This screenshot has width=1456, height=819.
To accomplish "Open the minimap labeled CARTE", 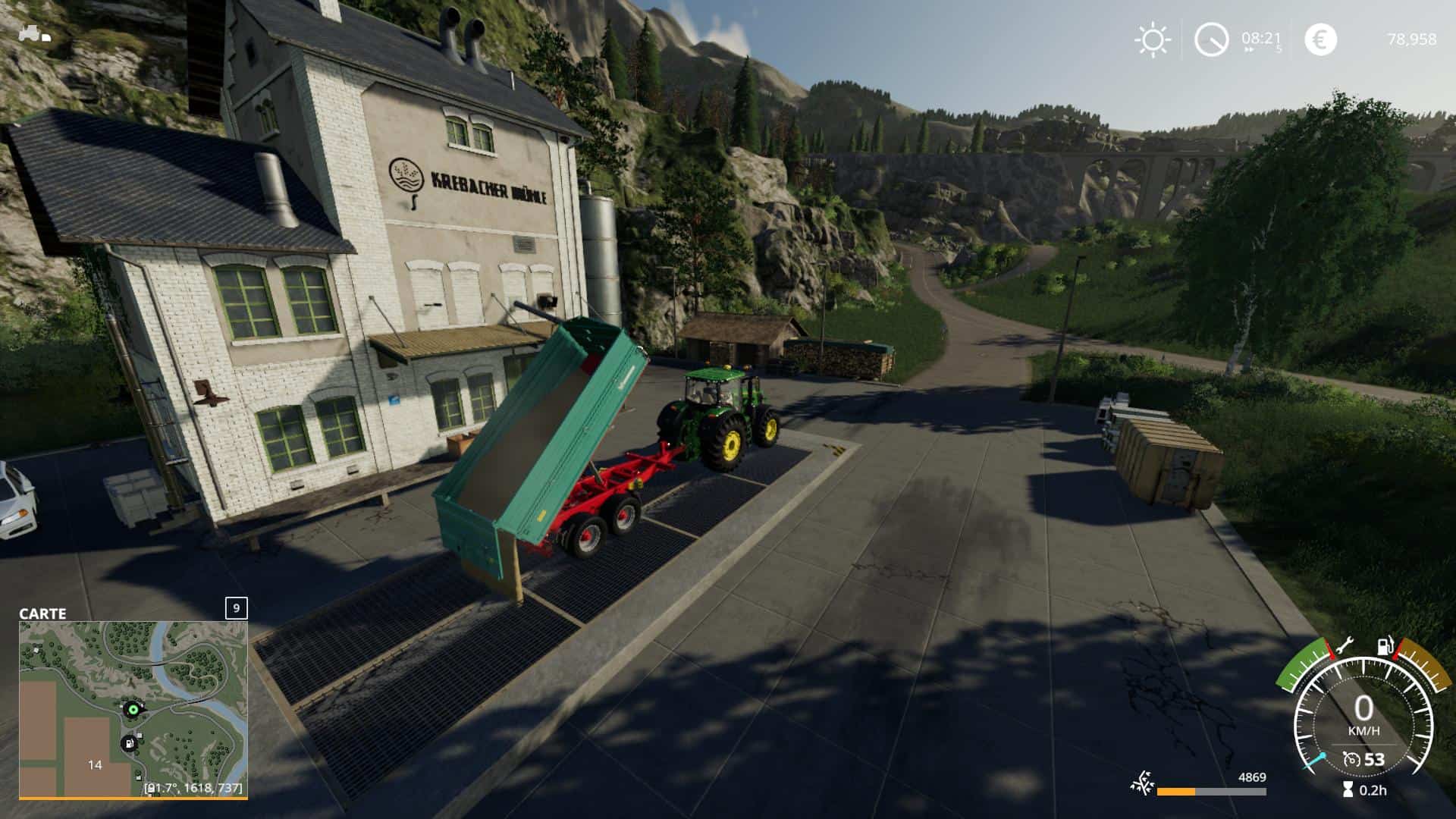I will [133, 709].
